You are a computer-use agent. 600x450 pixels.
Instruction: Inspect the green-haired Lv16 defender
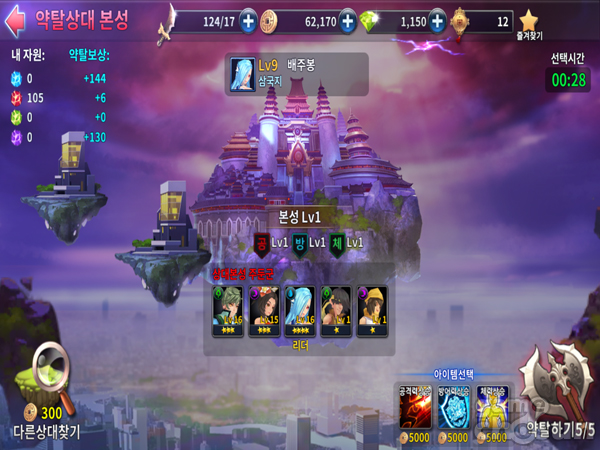(228, 310)
